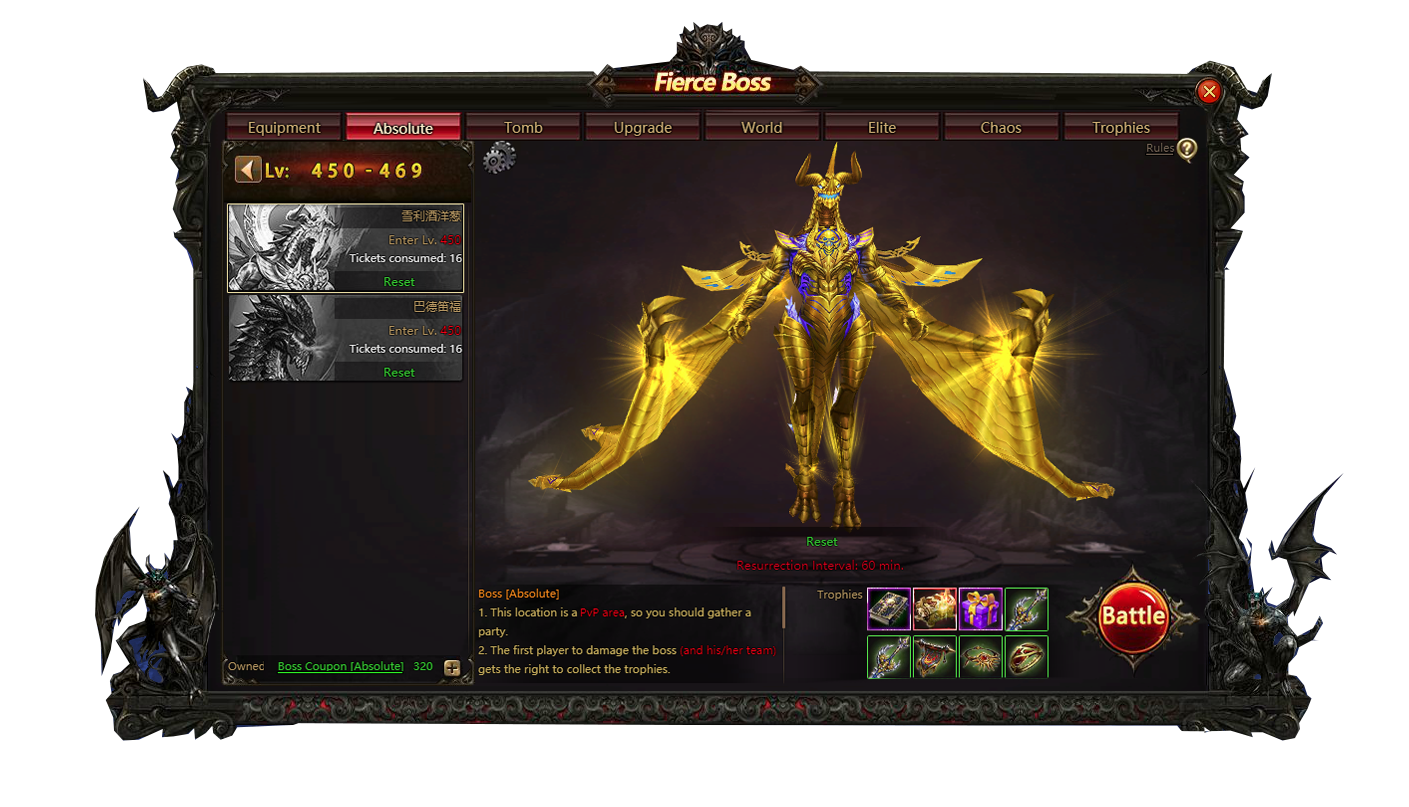The width and height of the screenshot is (1409, 807).
Task: Add more boss coupons with plus button
Action: pyautogui.click(x=452, y=667)
